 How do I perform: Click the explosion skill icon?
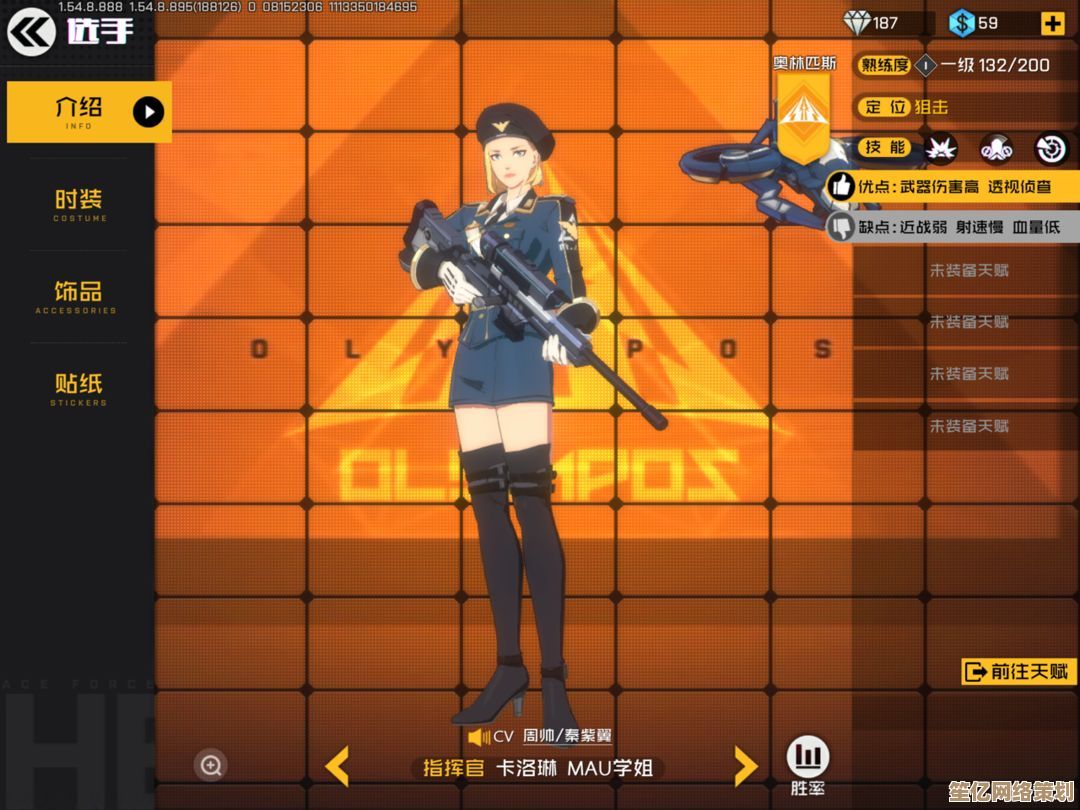point(940,148)
